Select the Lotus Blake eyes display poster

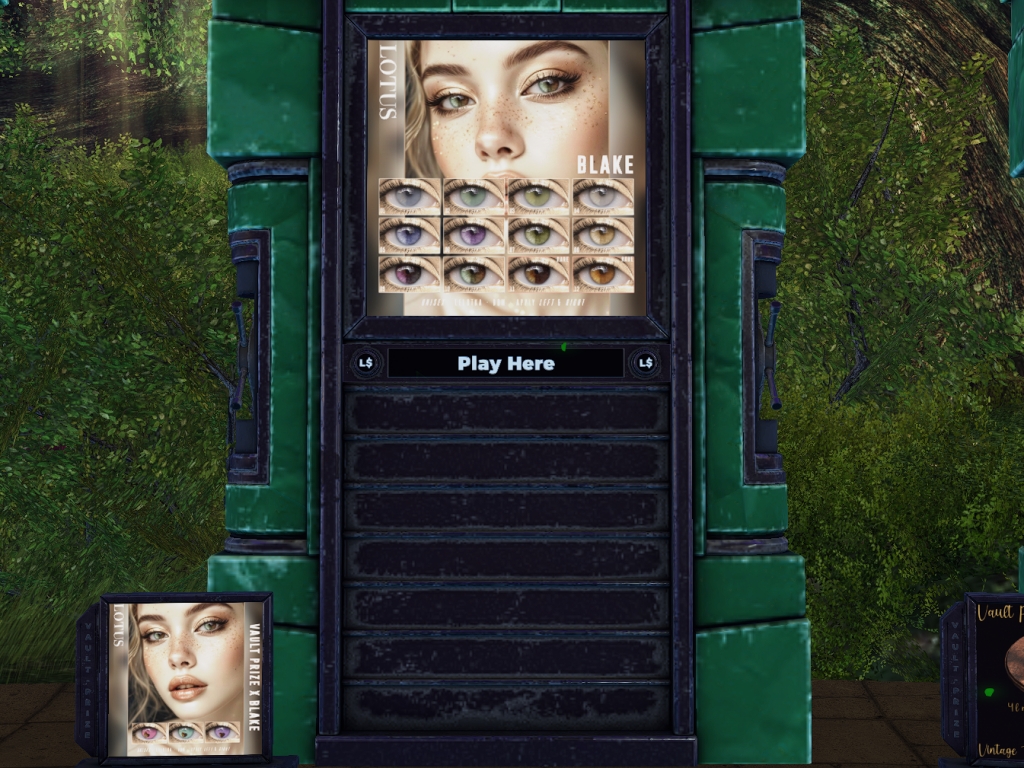pyautogui.click(x=506, y=177)
